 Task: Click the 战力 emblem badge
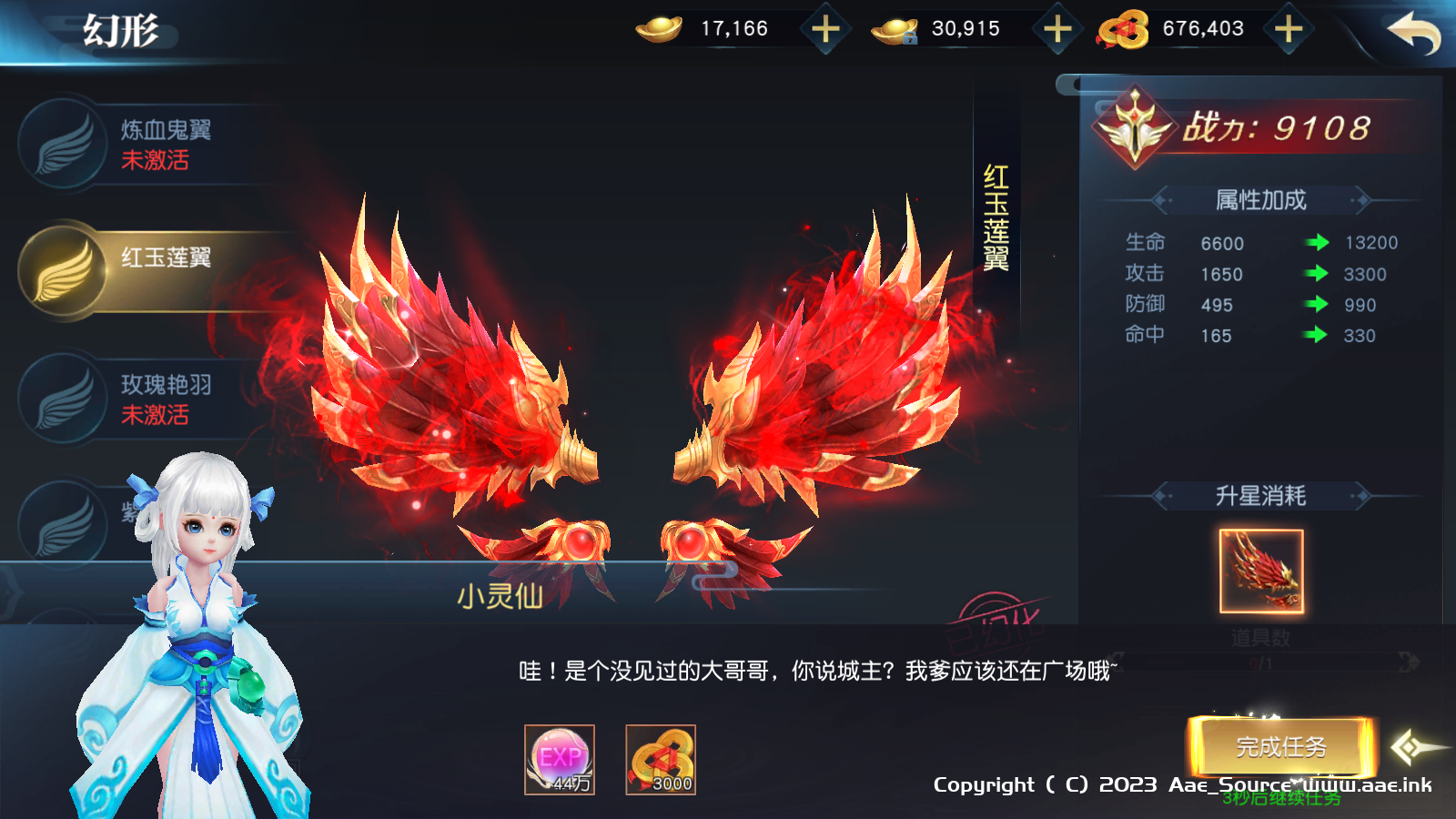point(1136,127)
